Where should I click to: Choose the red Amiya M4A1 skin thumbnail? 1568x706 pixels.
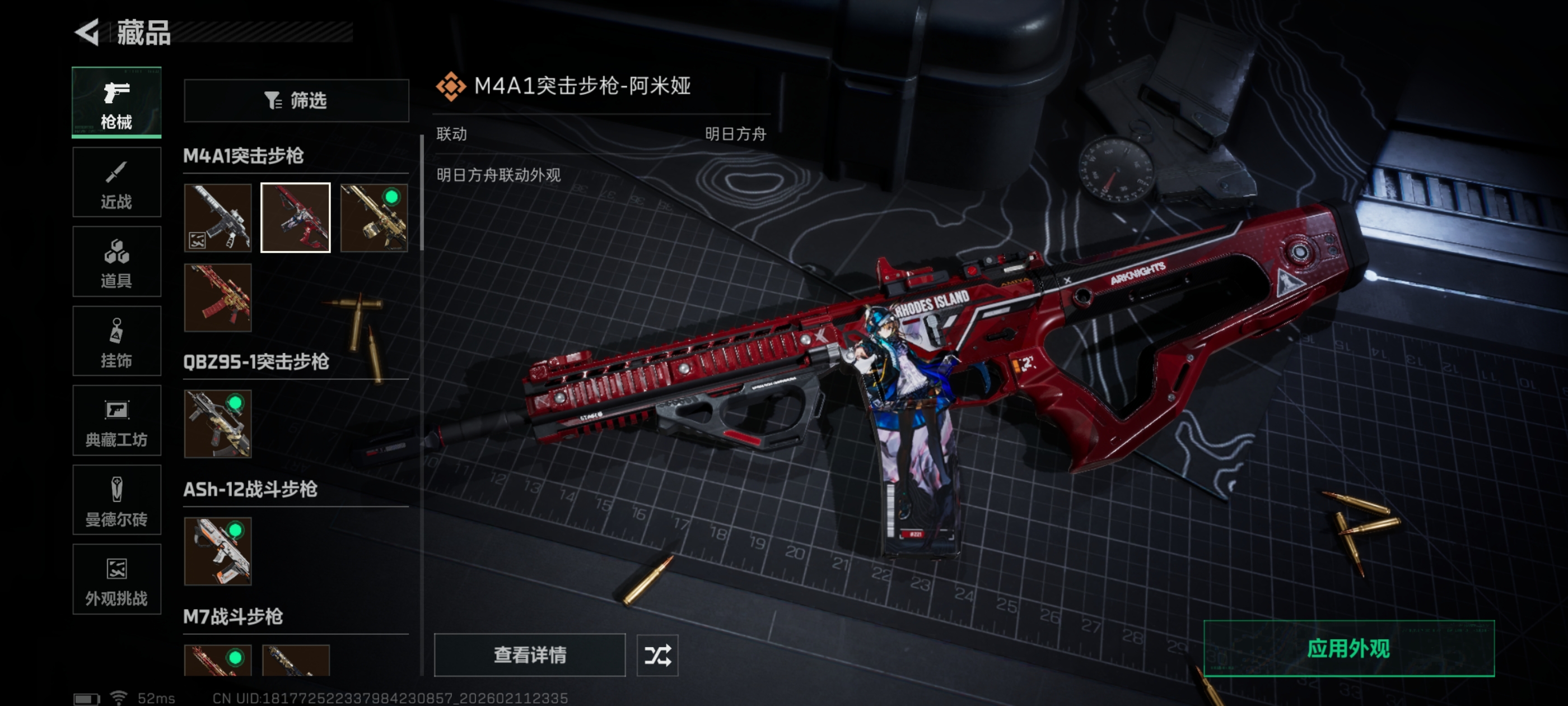(x=296, y=217)
